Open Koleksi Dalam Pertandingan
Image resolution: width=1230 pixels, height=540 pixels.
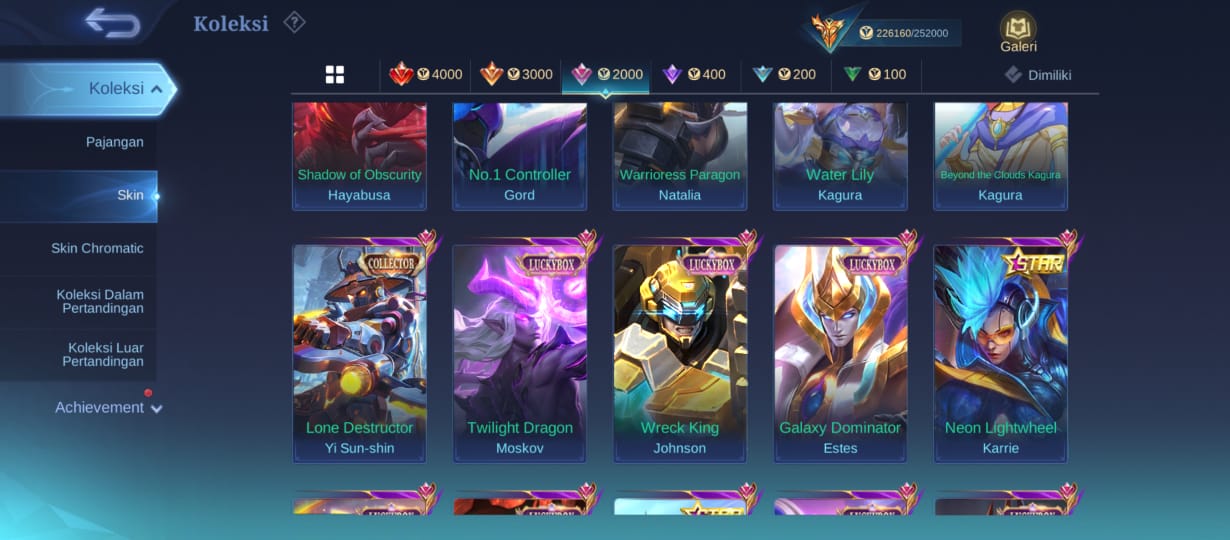click(100, 302)
